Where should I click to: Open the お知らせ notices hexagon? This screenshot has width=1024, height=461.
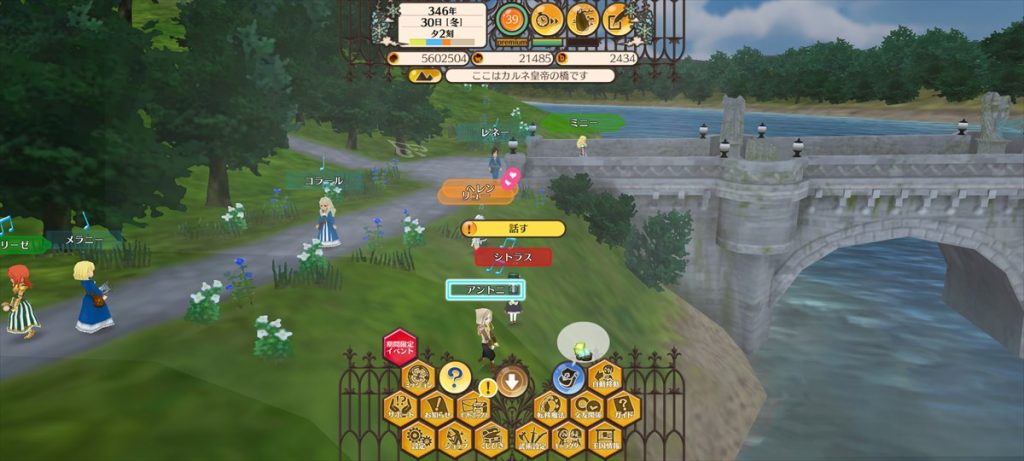437,408
